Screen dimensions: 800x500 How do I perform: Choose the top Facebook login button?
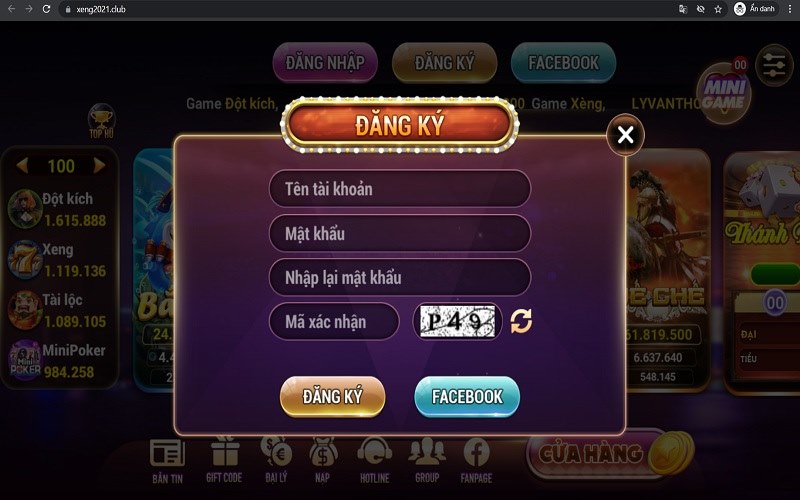563,62
